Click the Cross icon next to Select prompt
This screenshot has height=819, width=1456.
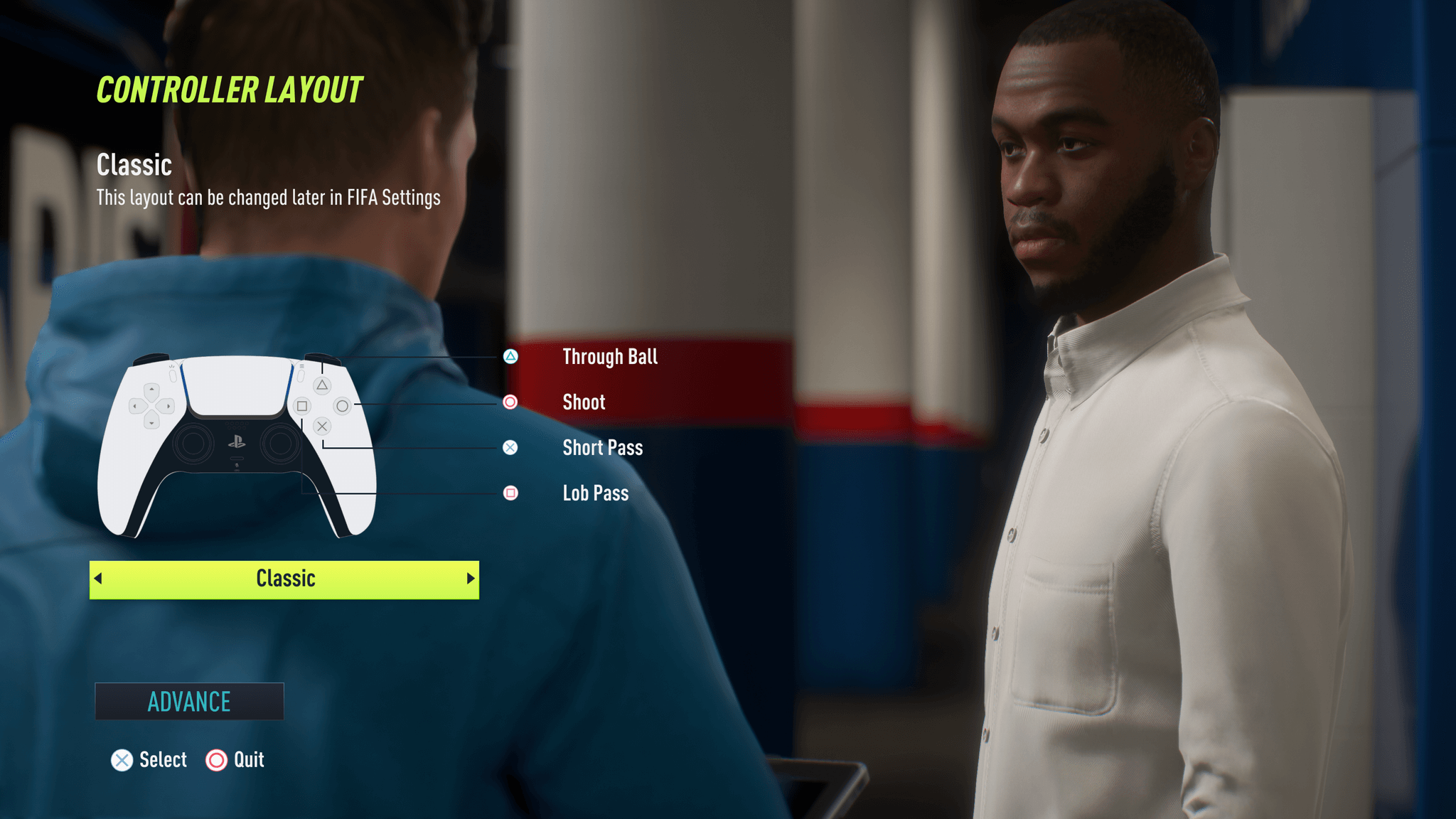[x=122, y=760]
